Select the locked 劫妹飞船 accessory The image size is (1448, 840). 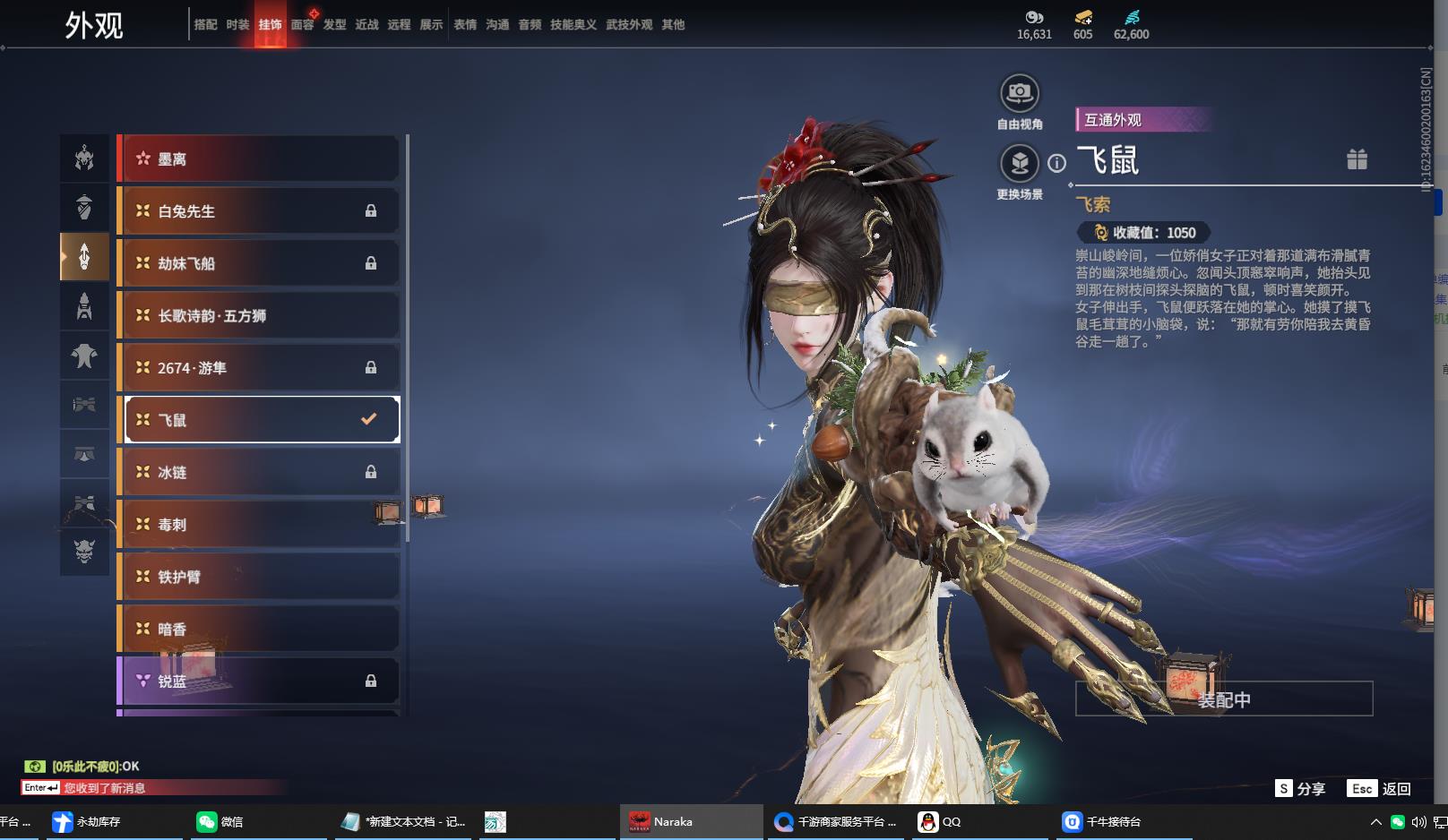coord(260,263)
